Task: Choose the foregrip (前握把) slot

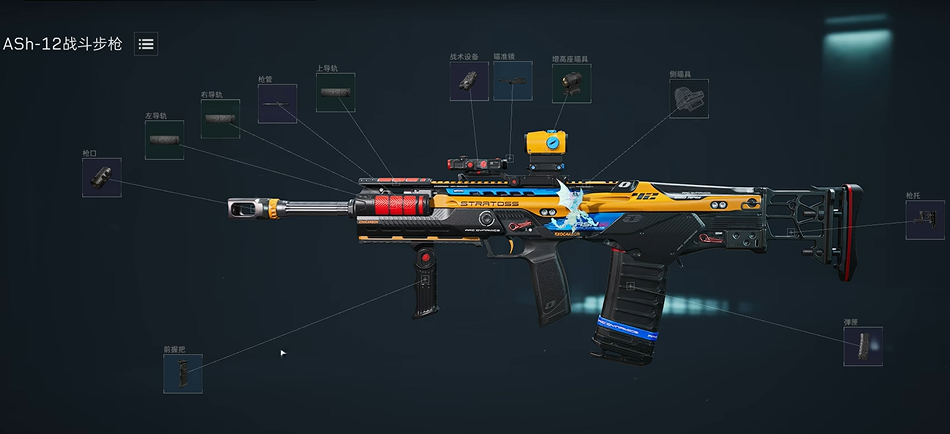Action: 183,374
